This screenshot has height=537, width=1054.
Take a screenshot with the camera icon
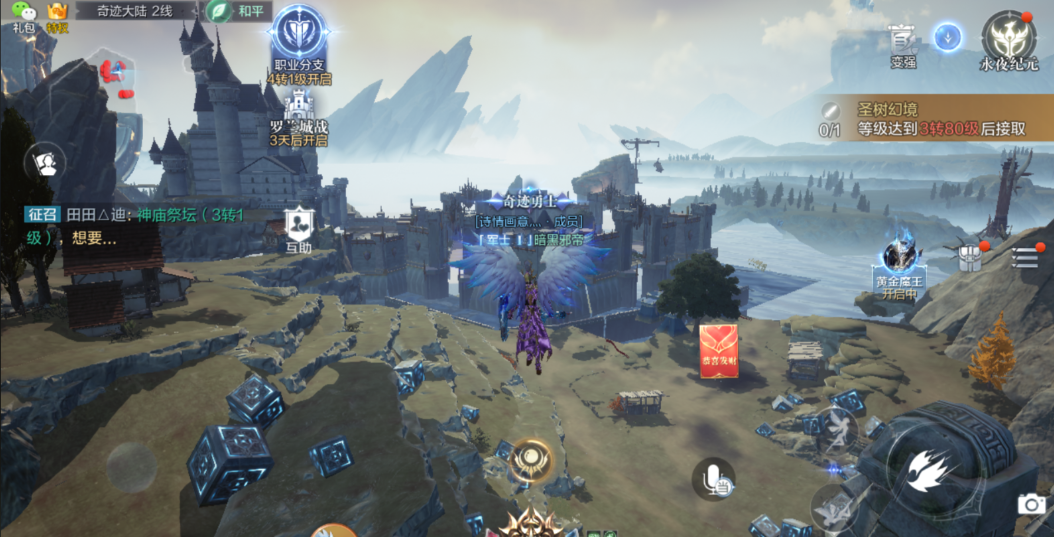[1031, 504]
